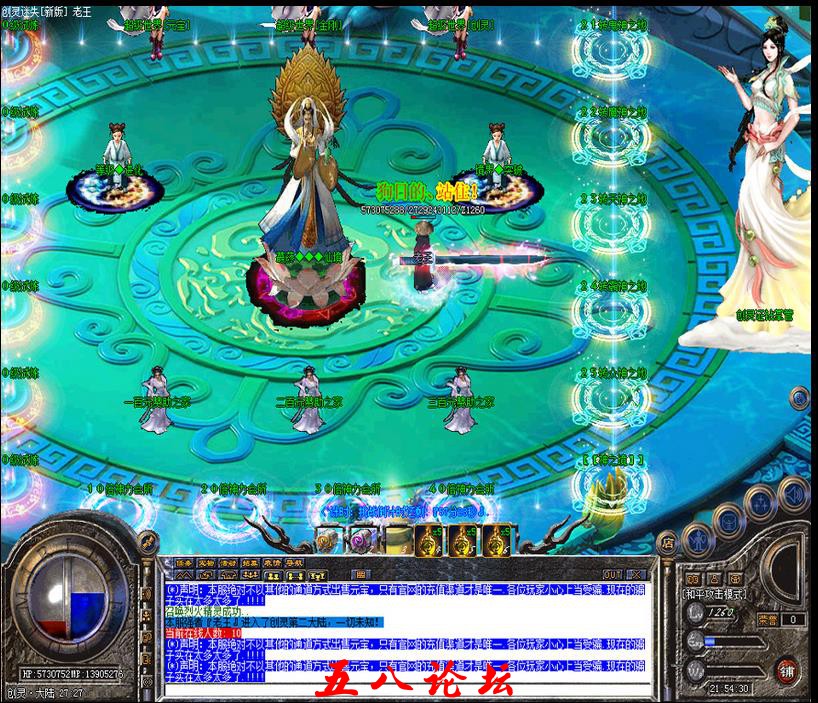Open the 表情 emote tab
818x703 pixels.
point(273,563)
